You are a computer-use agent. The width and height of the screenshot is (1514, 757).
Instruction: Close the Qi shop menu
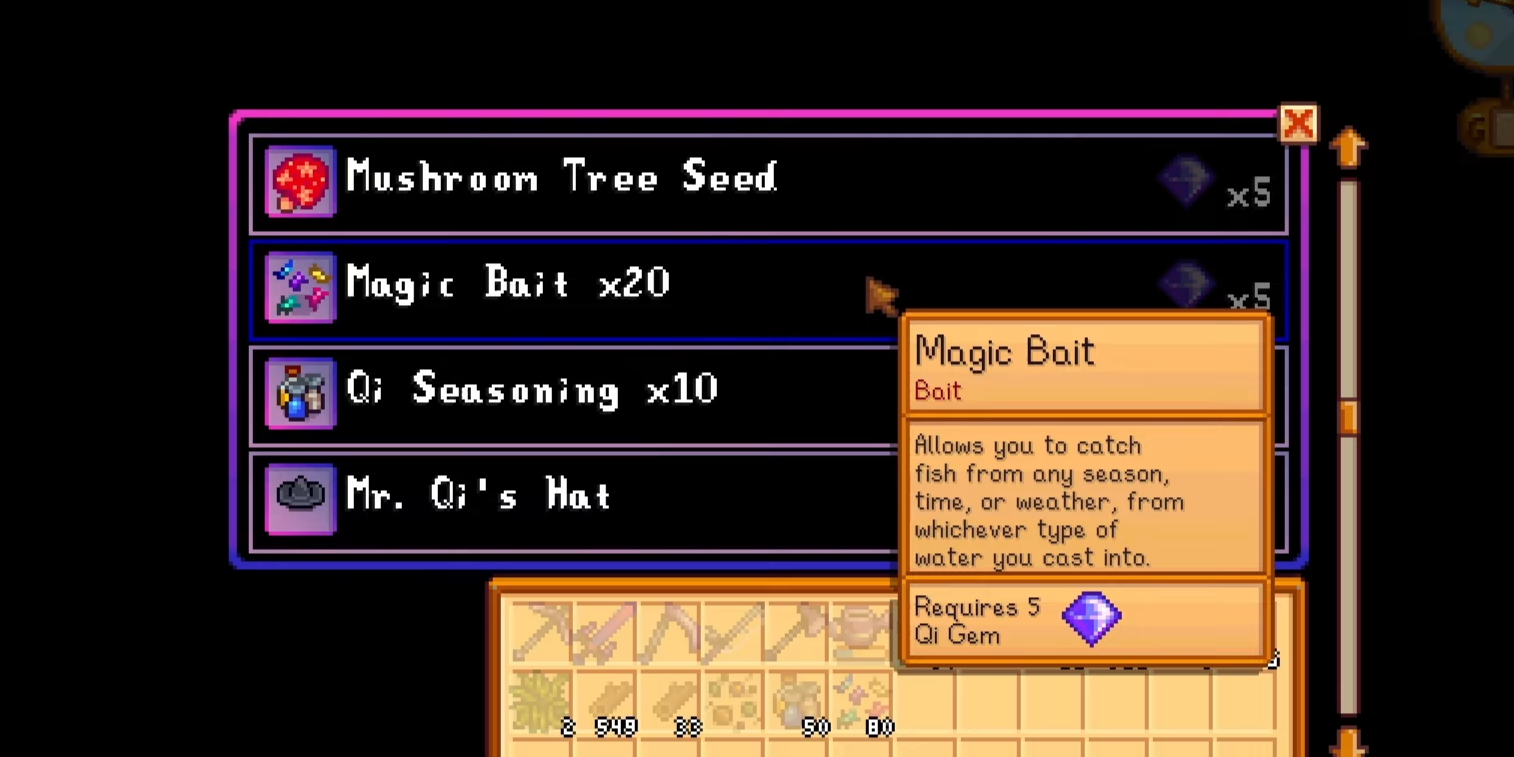click(x=1298, y=124)
